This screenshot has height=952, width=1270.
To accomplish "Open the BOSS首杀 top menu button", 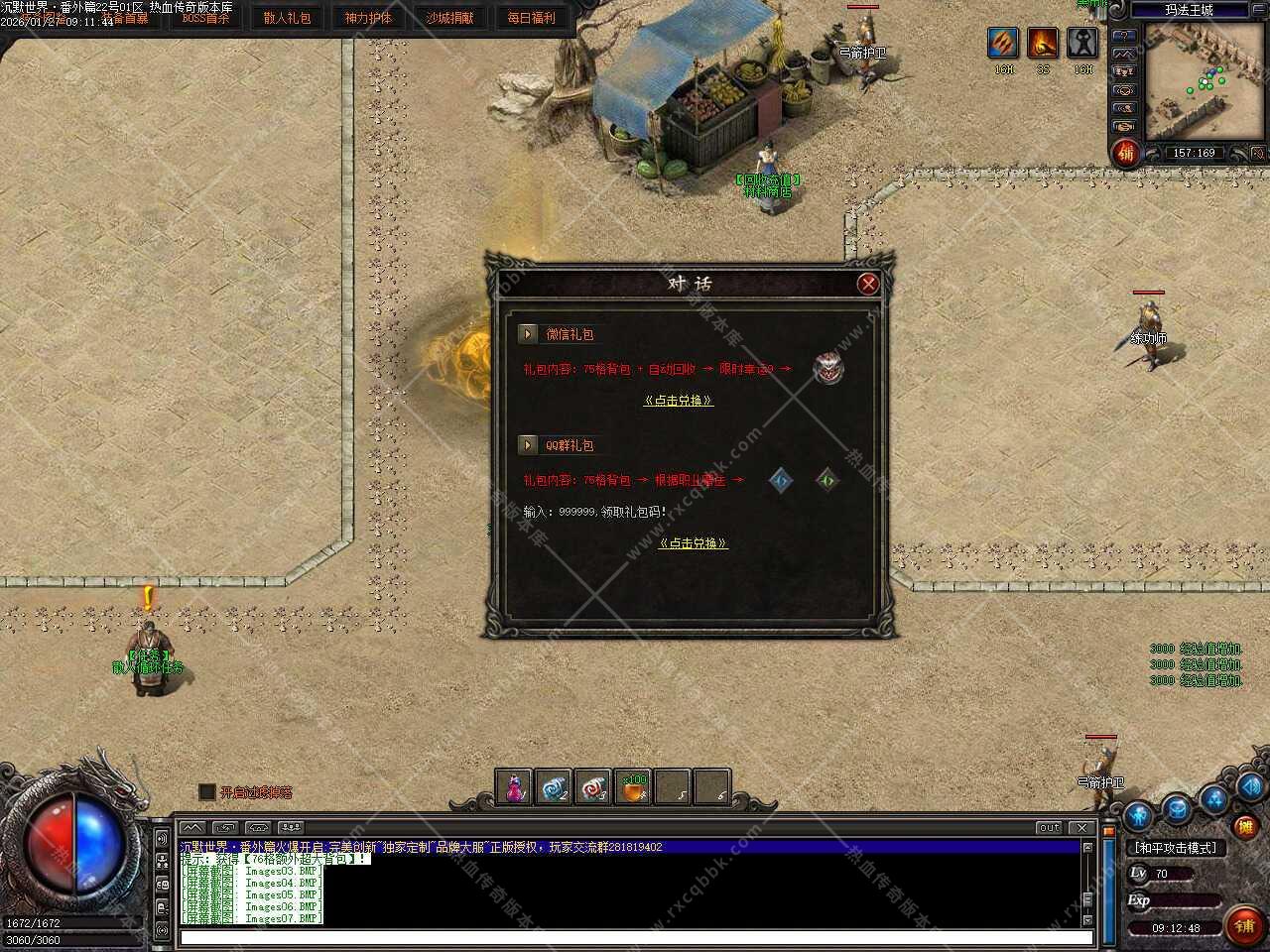I will pyautogui.click(x=205, y=18).
